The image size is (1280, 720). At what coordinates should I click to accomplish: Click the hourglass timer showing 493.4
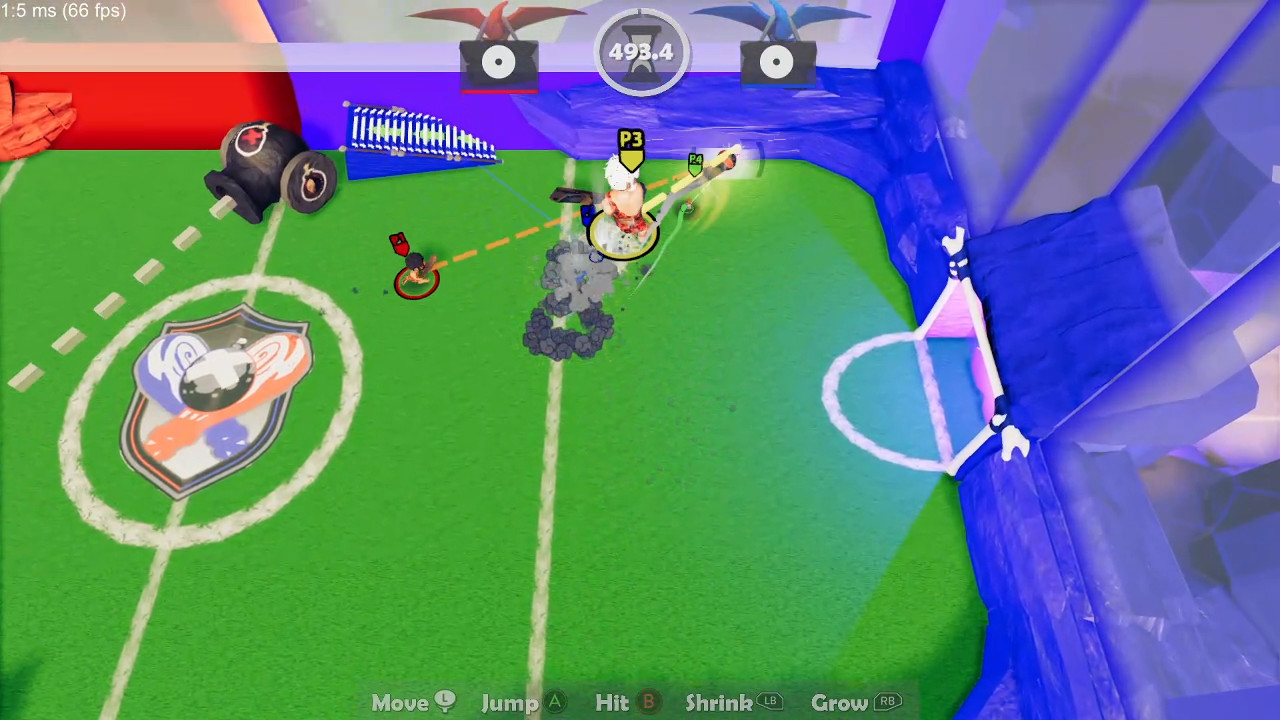point(641,51)
